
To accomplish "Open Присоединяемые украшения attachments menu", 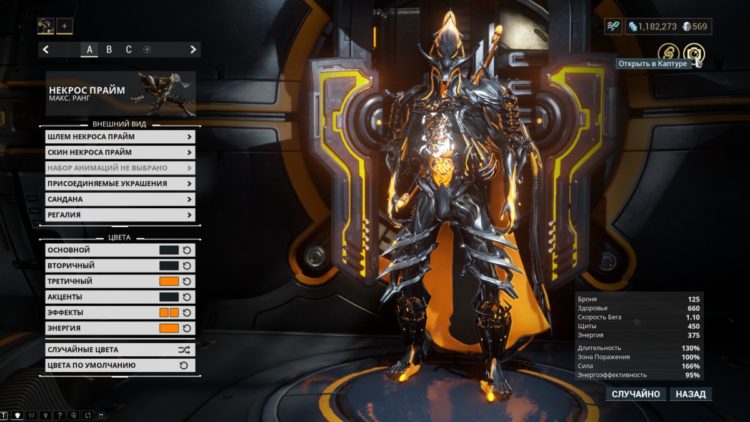I will [x=119, y=184].
